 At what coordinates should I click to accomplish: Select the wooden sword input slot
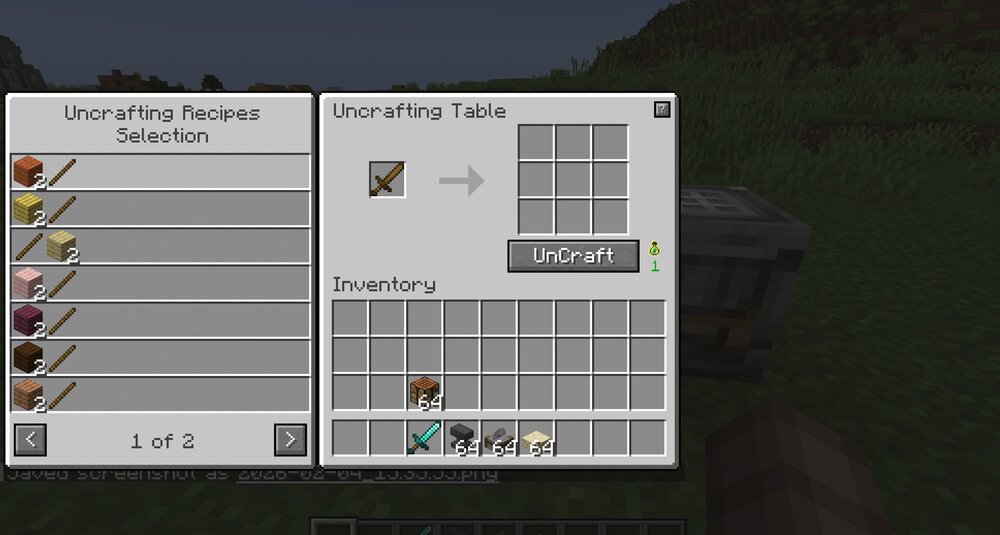point(387,180)
